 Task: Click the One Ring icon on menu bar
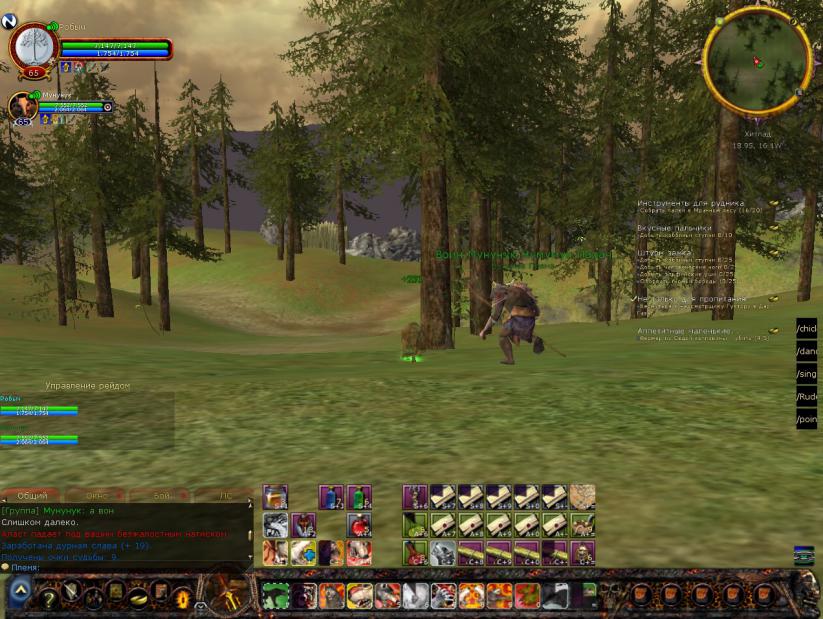pos(139,598)
